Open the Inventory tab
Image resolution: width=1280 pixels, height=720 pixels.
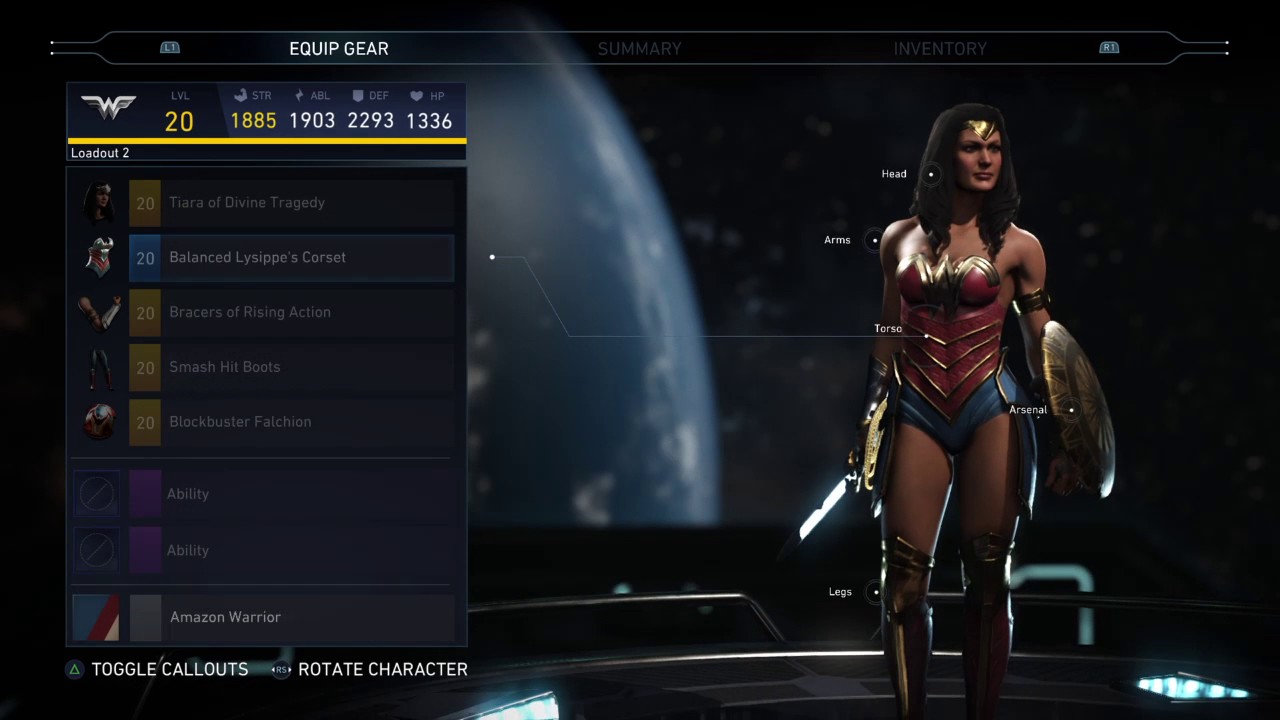[x=939, y=48]
